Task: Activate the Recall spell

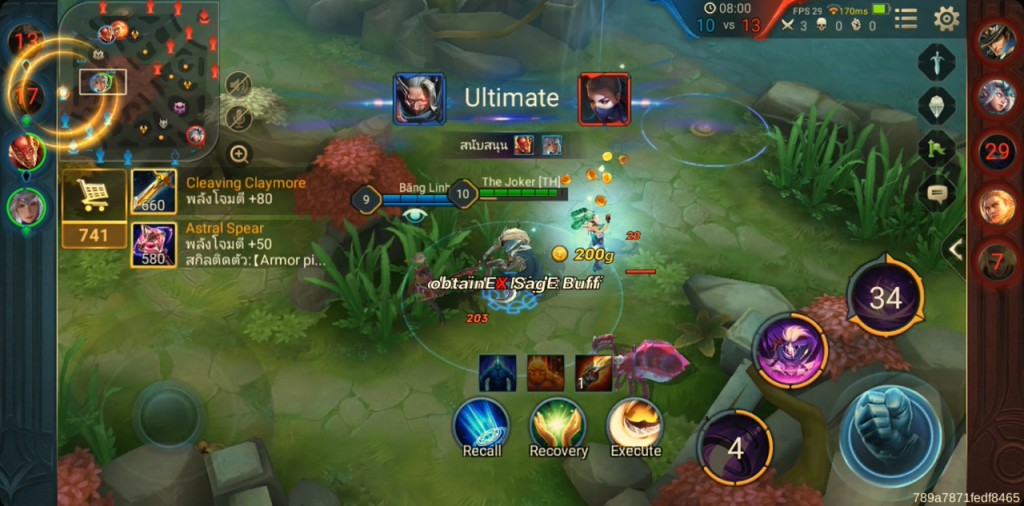Action: tap(482, 425)
